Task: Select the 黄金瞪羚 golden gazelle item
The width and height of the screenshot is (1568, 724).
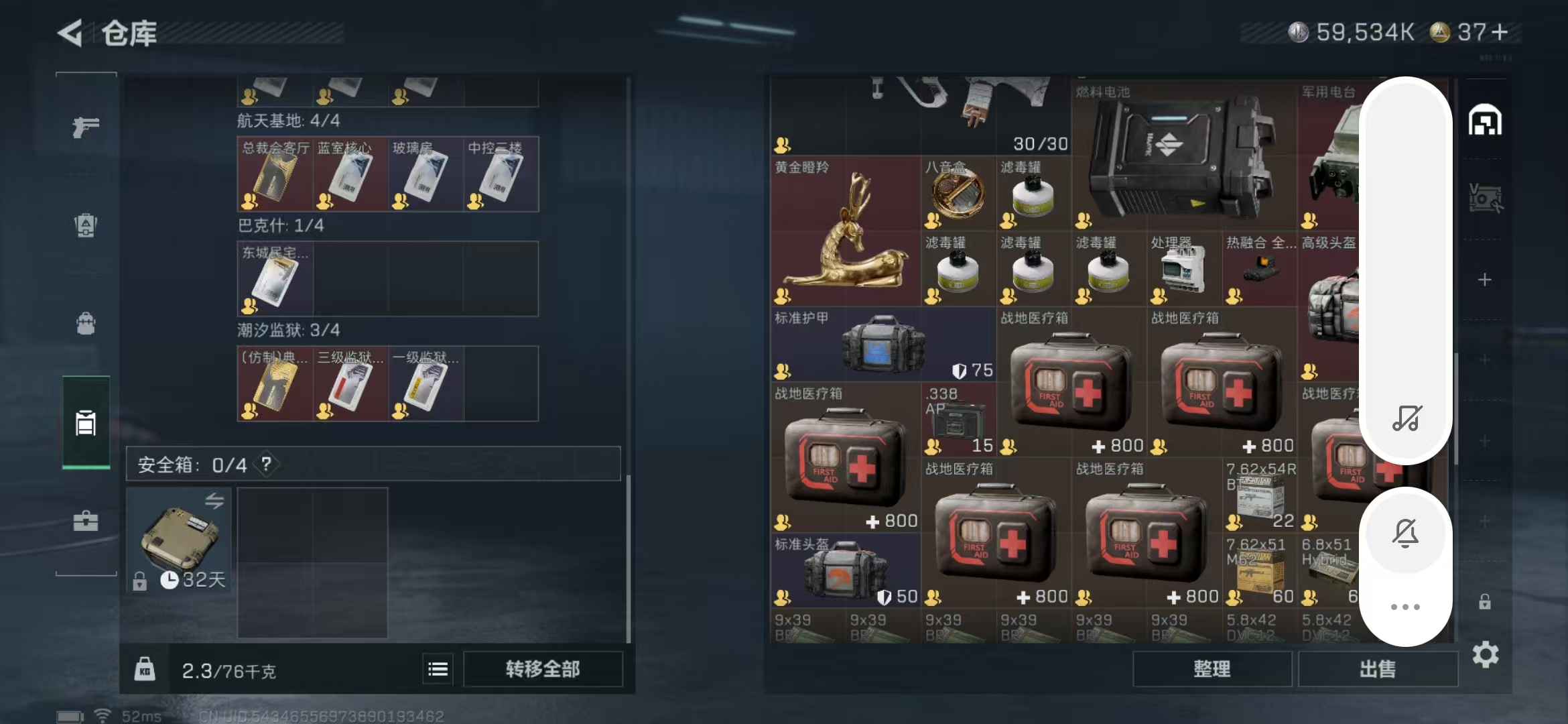Action: [x=845, y=231]
